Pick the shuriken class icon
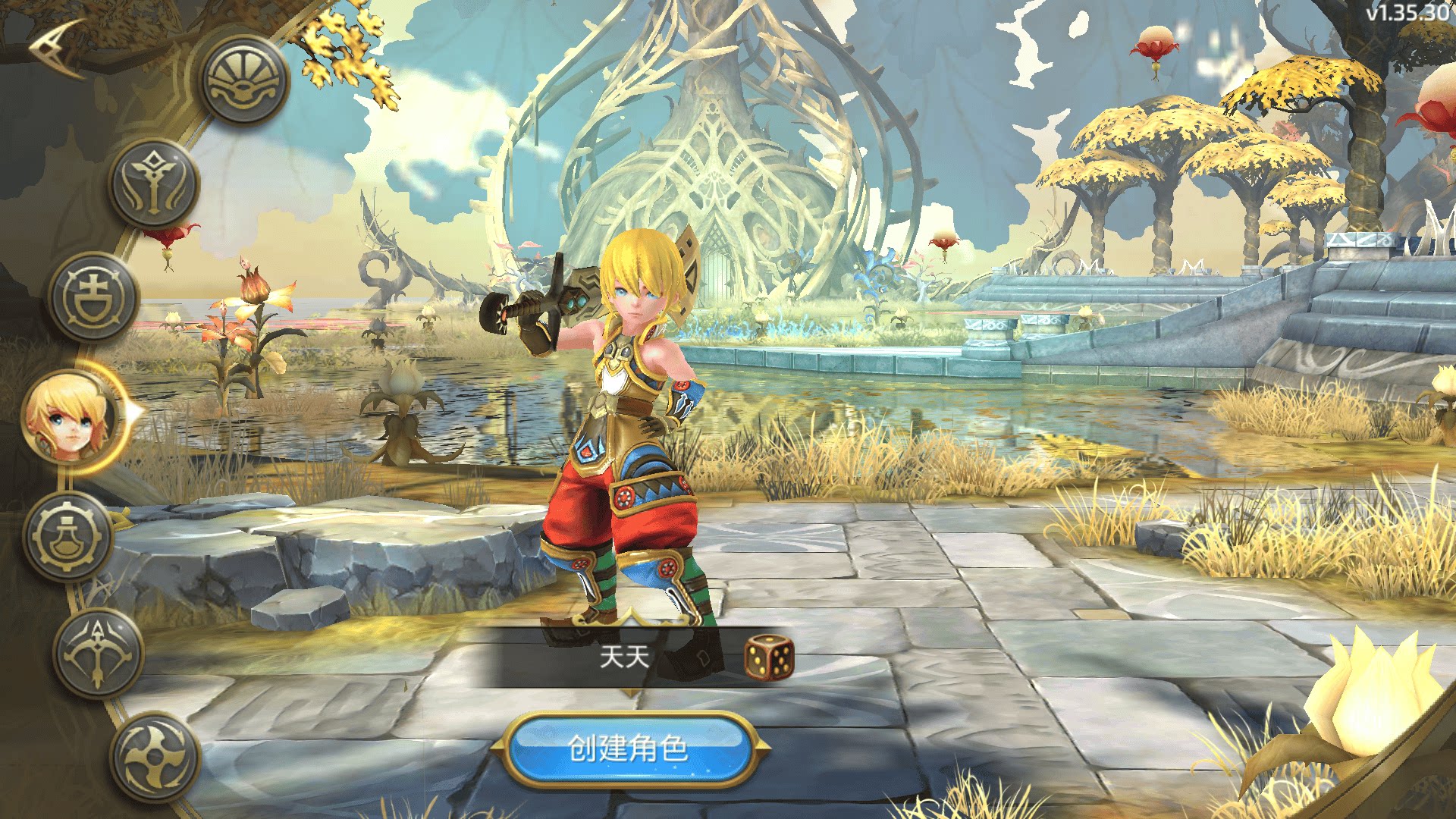1456x819 pixels. (x=155, y=756)
